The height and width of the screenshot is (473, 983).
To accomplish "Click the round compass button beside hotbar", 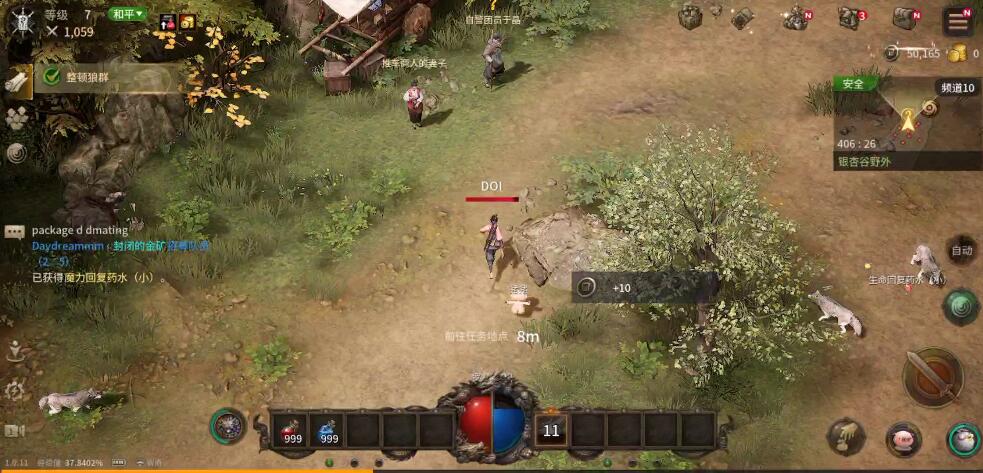I will [x=228, y=426].
